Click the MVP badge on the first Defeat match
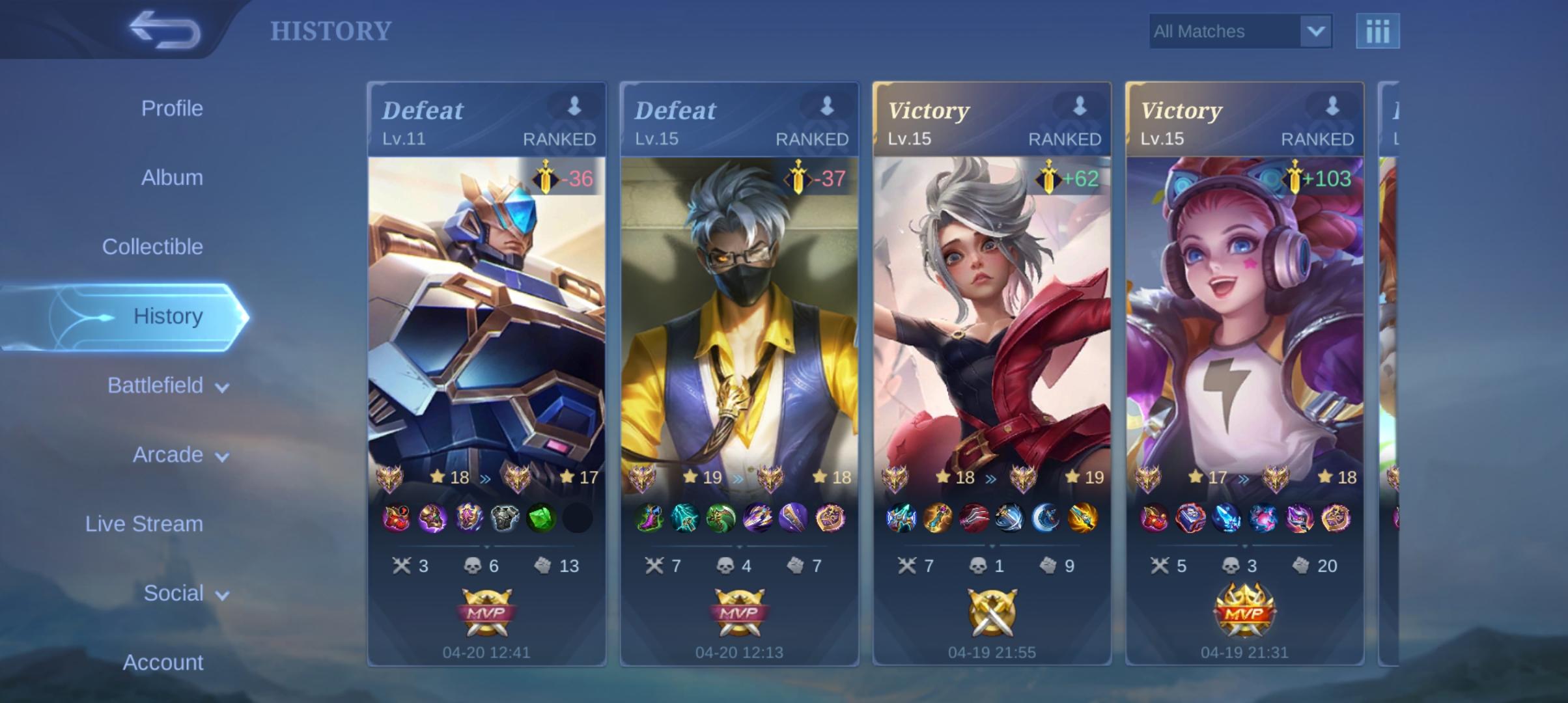The image size is (1568, 703). point(485,612)
